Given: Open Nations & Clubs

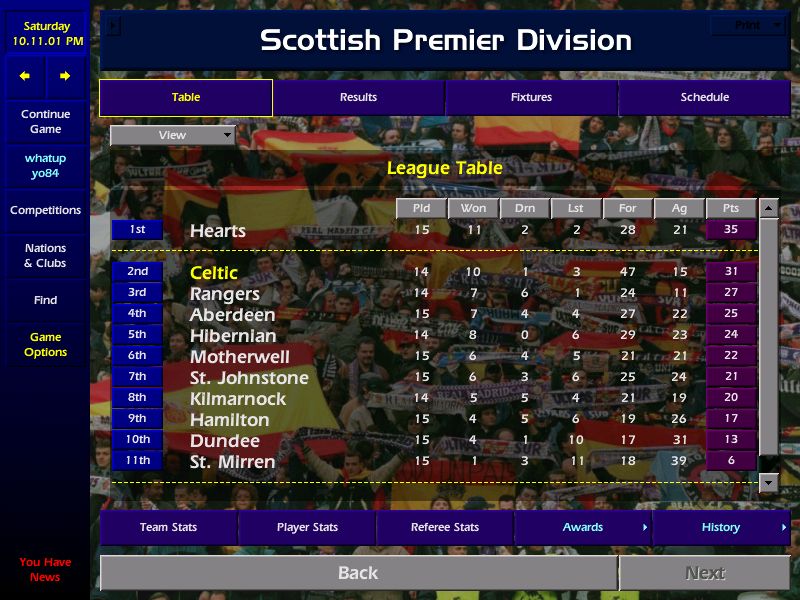Looking at the screenshot, I should pos(45,255).
